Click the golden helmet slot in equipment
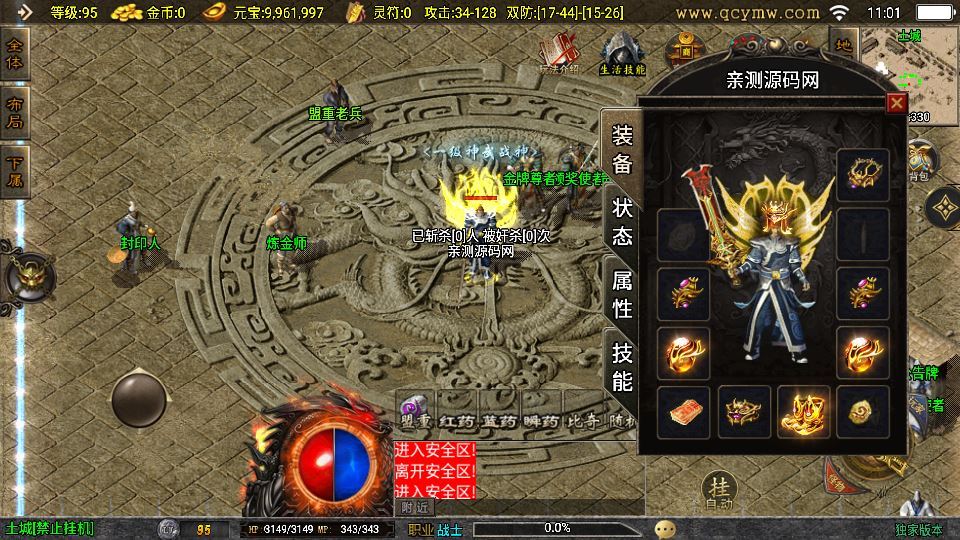The height and width of the screenshot is (540, 960). (862, 175)
